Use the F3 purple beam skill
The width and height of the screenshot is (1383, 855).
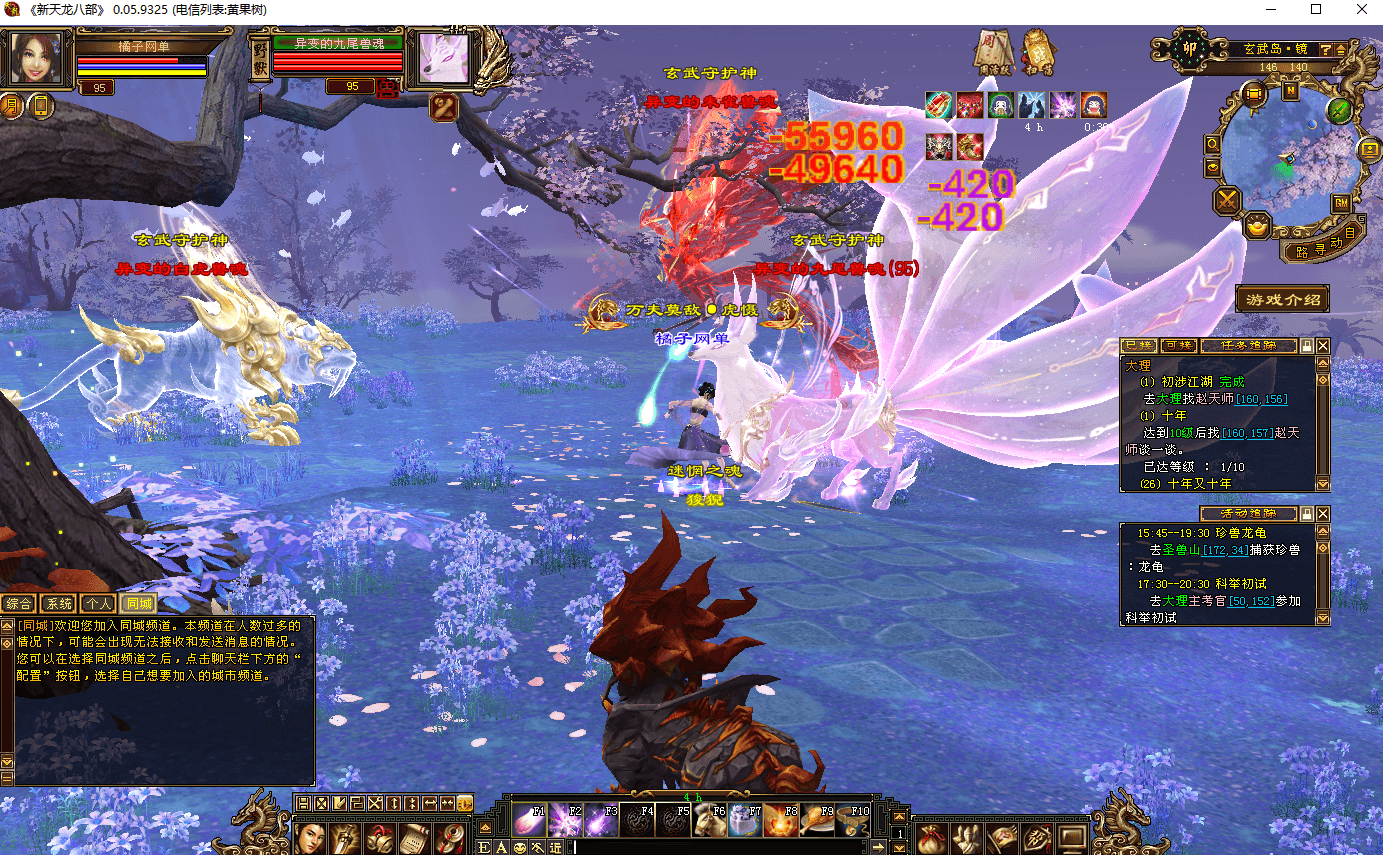tap(601, 821)
